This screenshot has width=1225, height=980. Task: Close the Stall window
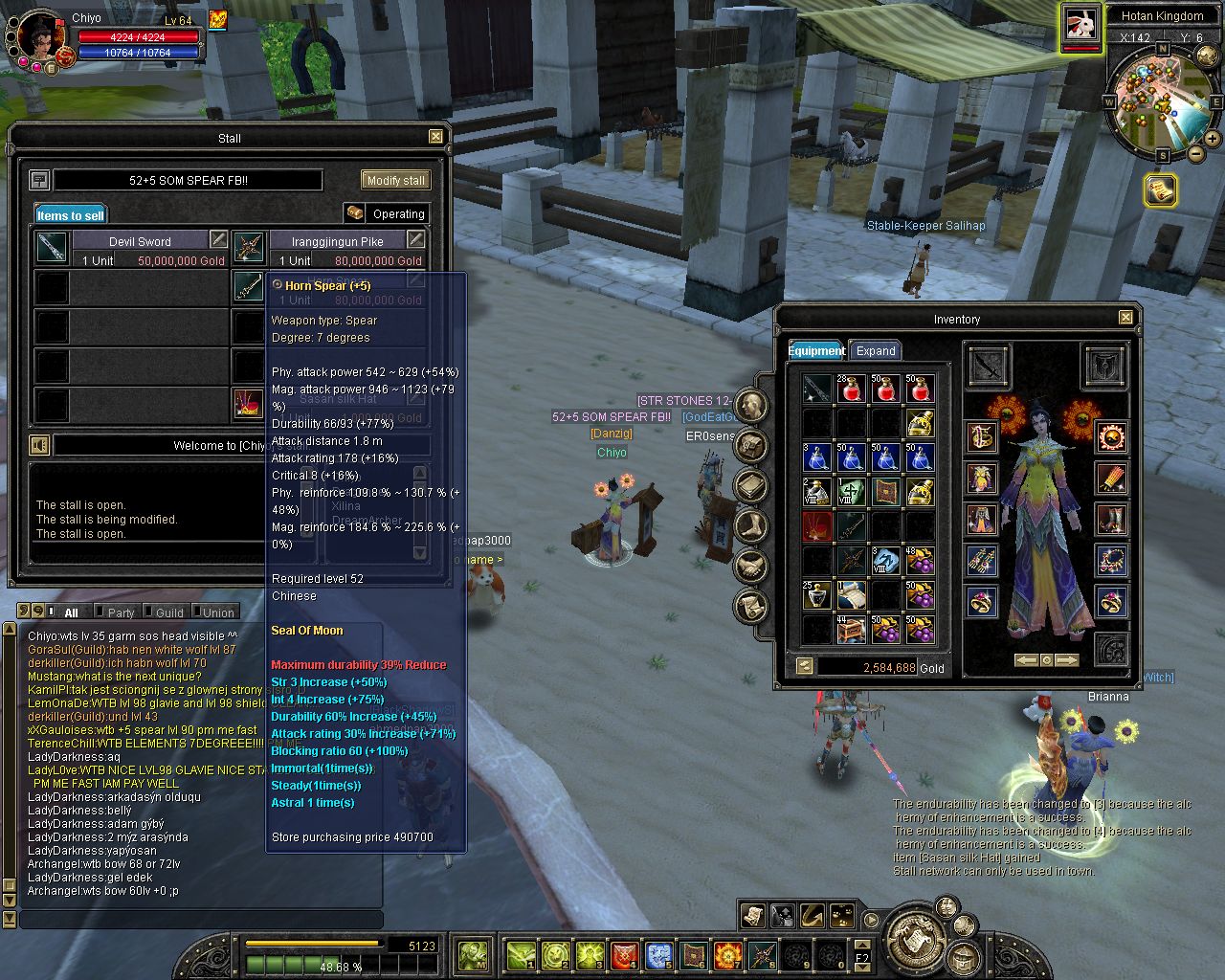click(435, 137)
